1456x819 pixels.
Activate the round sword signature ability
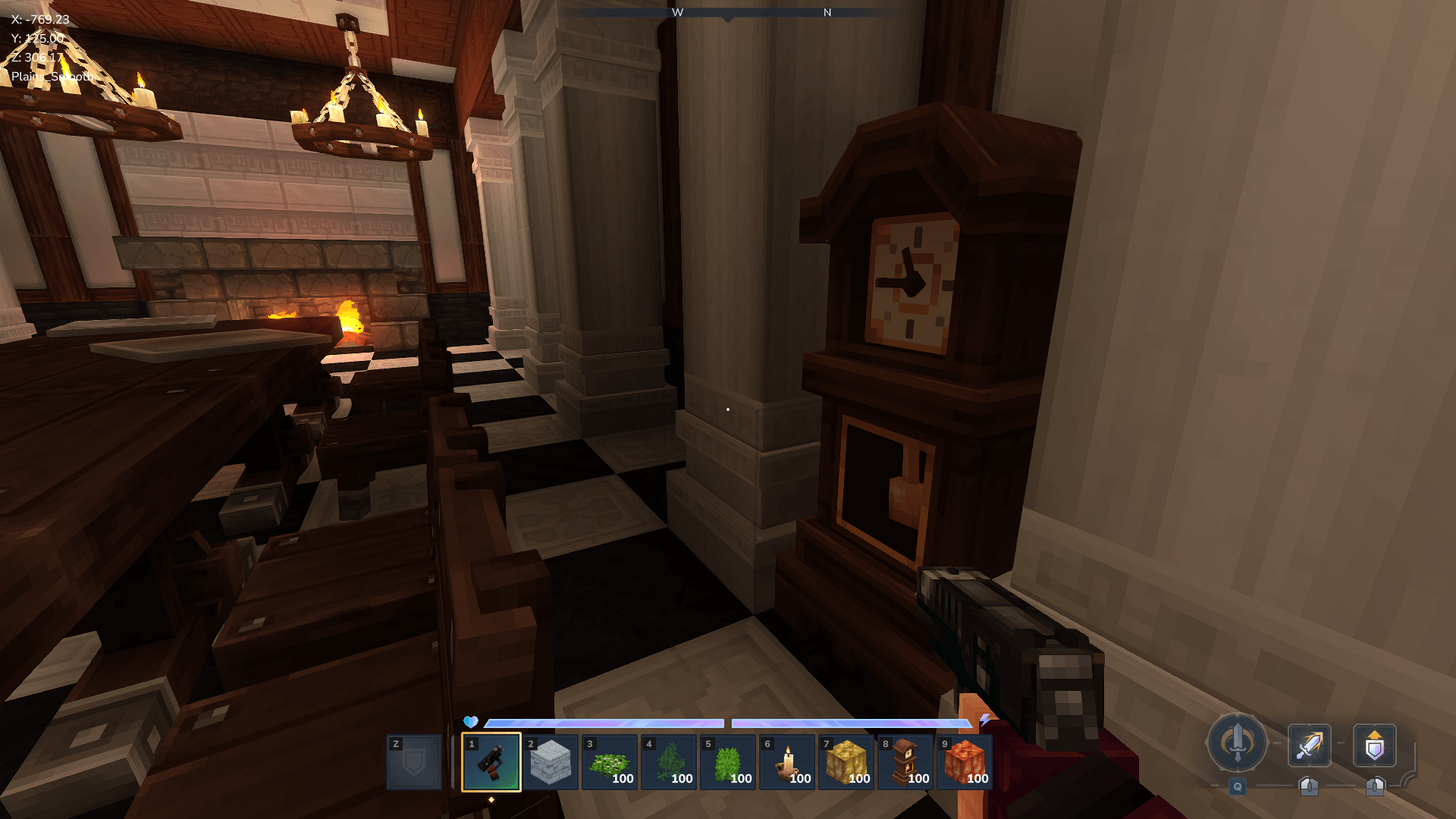[x=1237, y=742]
